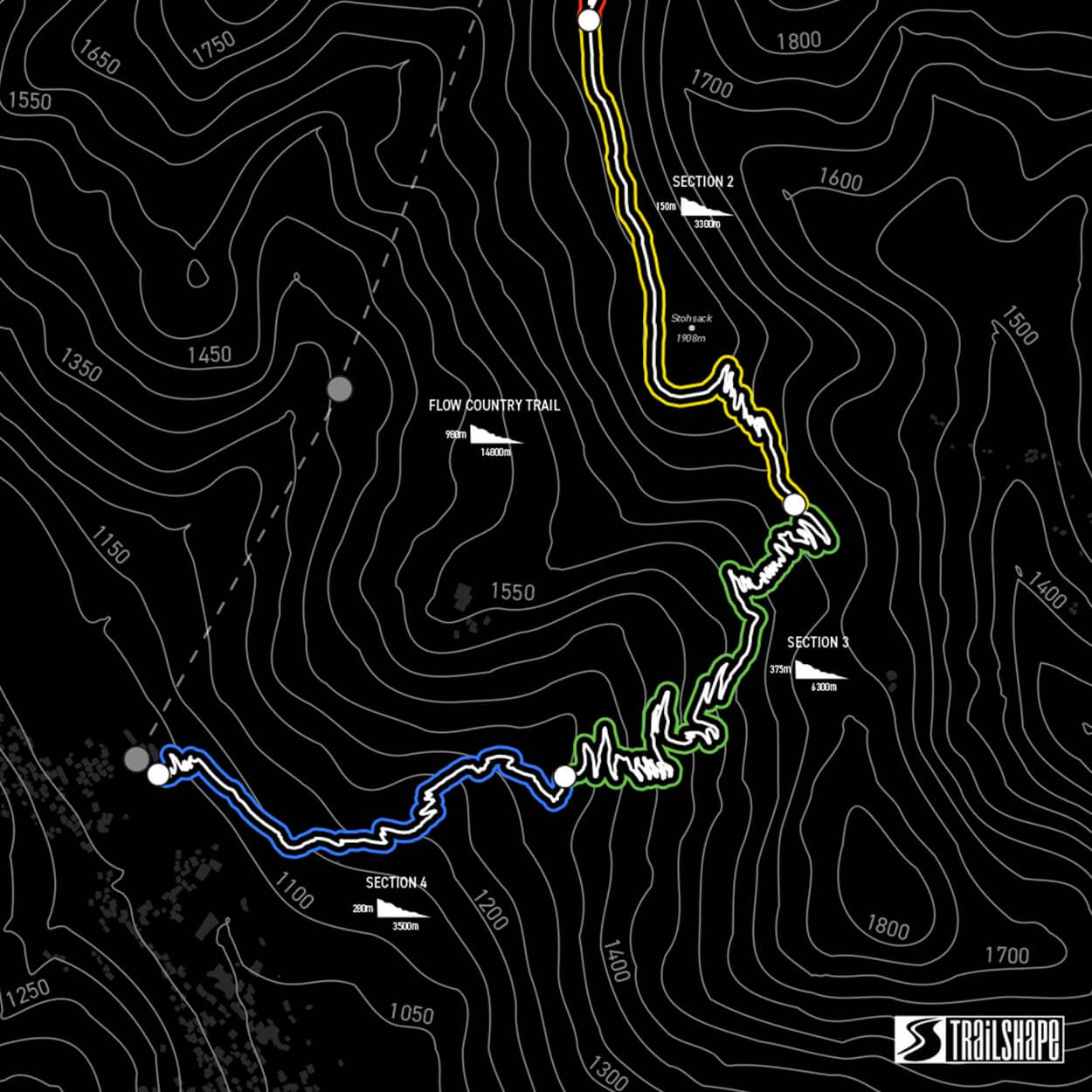This screenshot has width=1092, height=1092.
Task: Select the white waypoint at the blue trail's end
Action: click(158, 774)
